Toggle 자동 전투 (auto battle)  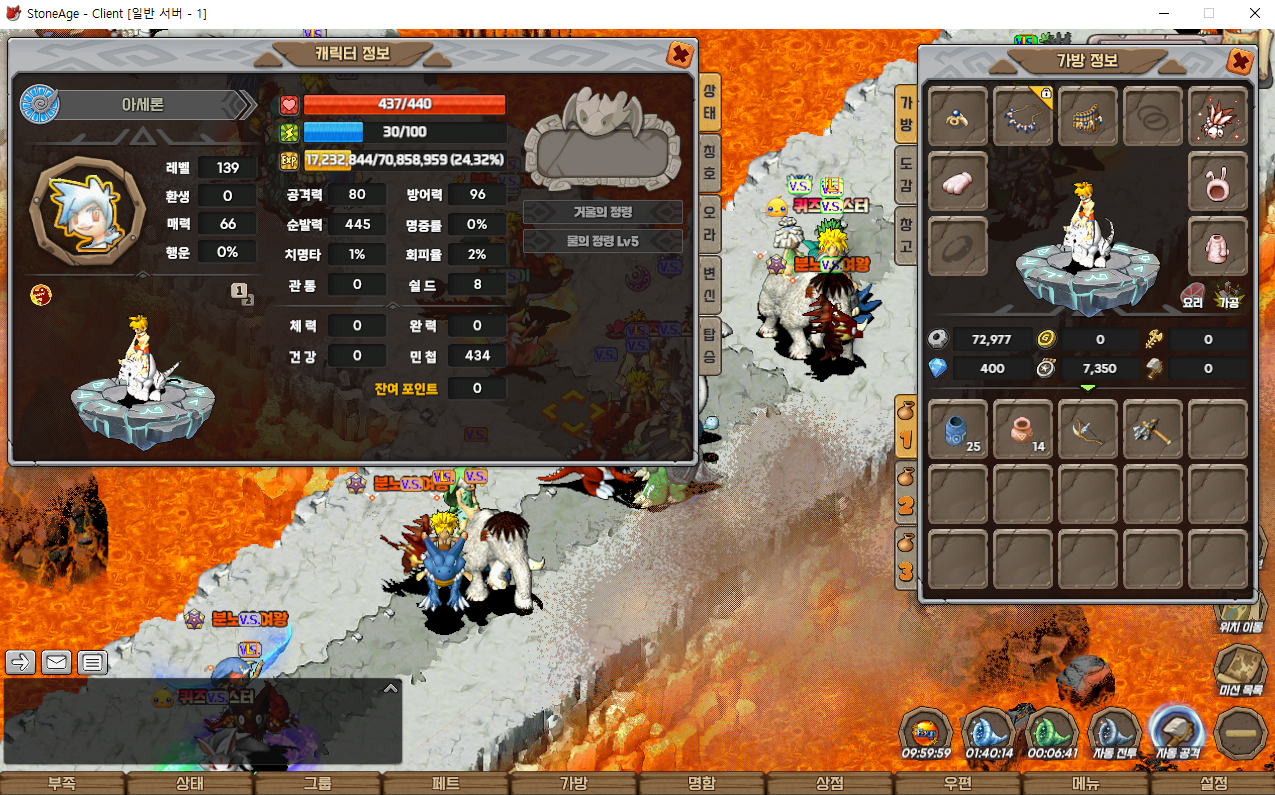[1113, 735]
